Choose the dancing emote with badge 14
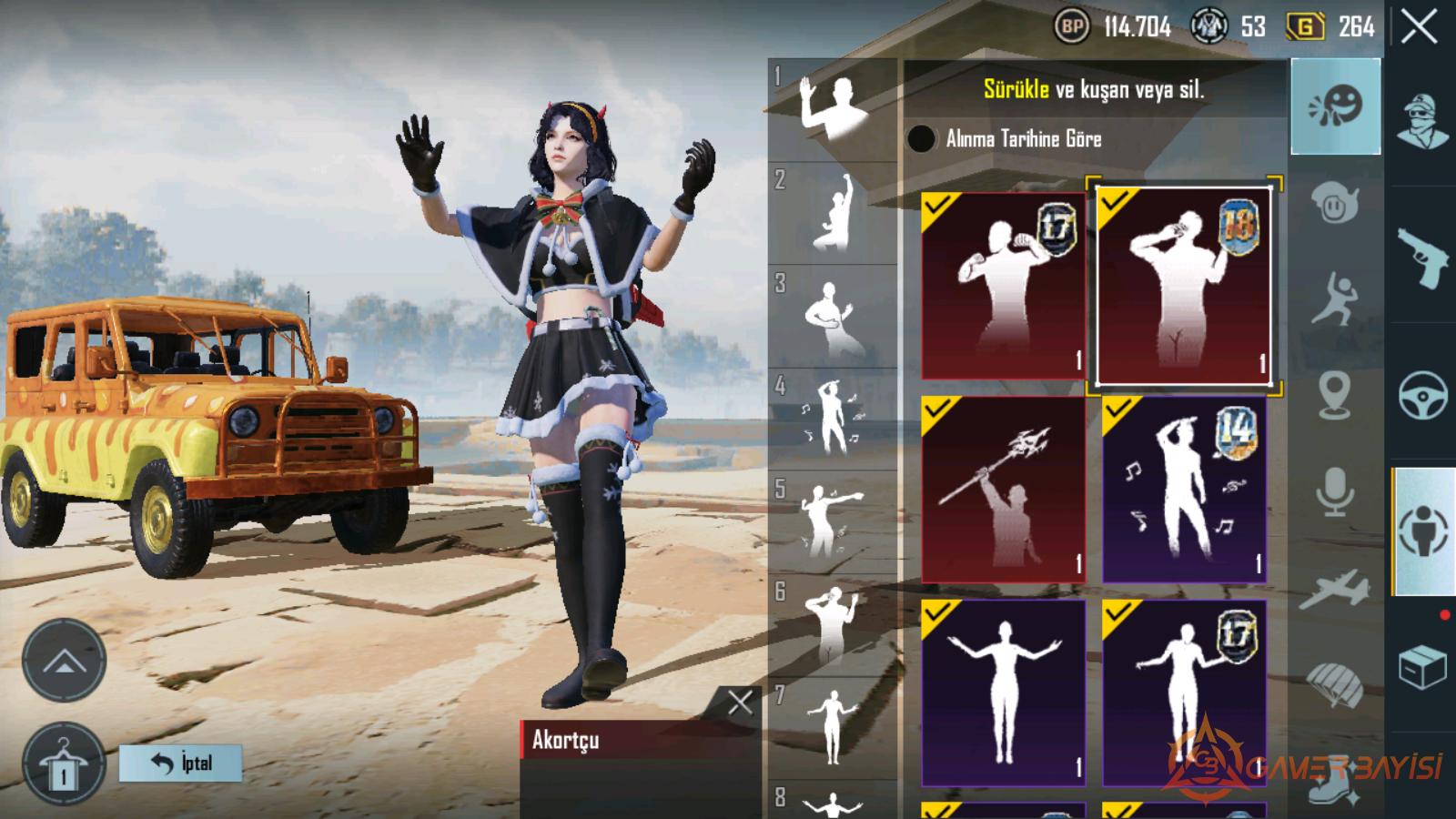Image resolution: width=1456 pixels, height=819 pixels. click(x=1184, y=489)
